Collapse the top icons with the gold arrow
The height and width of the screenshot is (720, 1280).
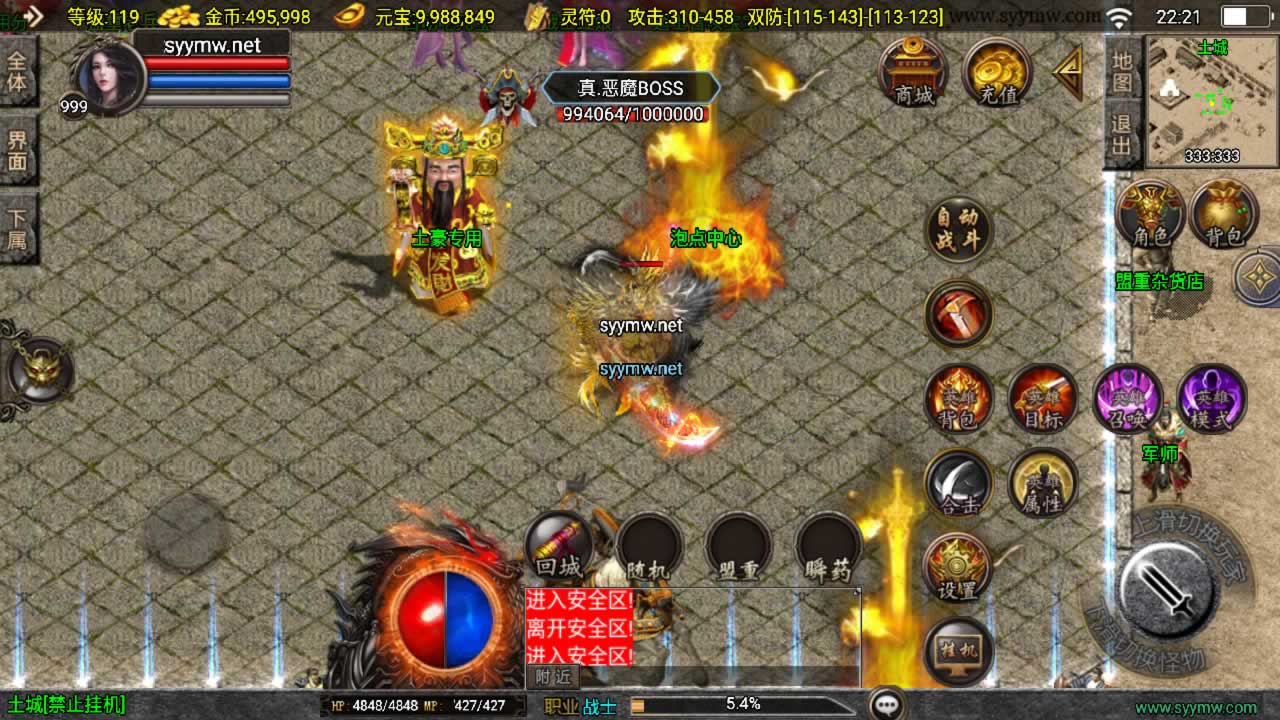1068,72
